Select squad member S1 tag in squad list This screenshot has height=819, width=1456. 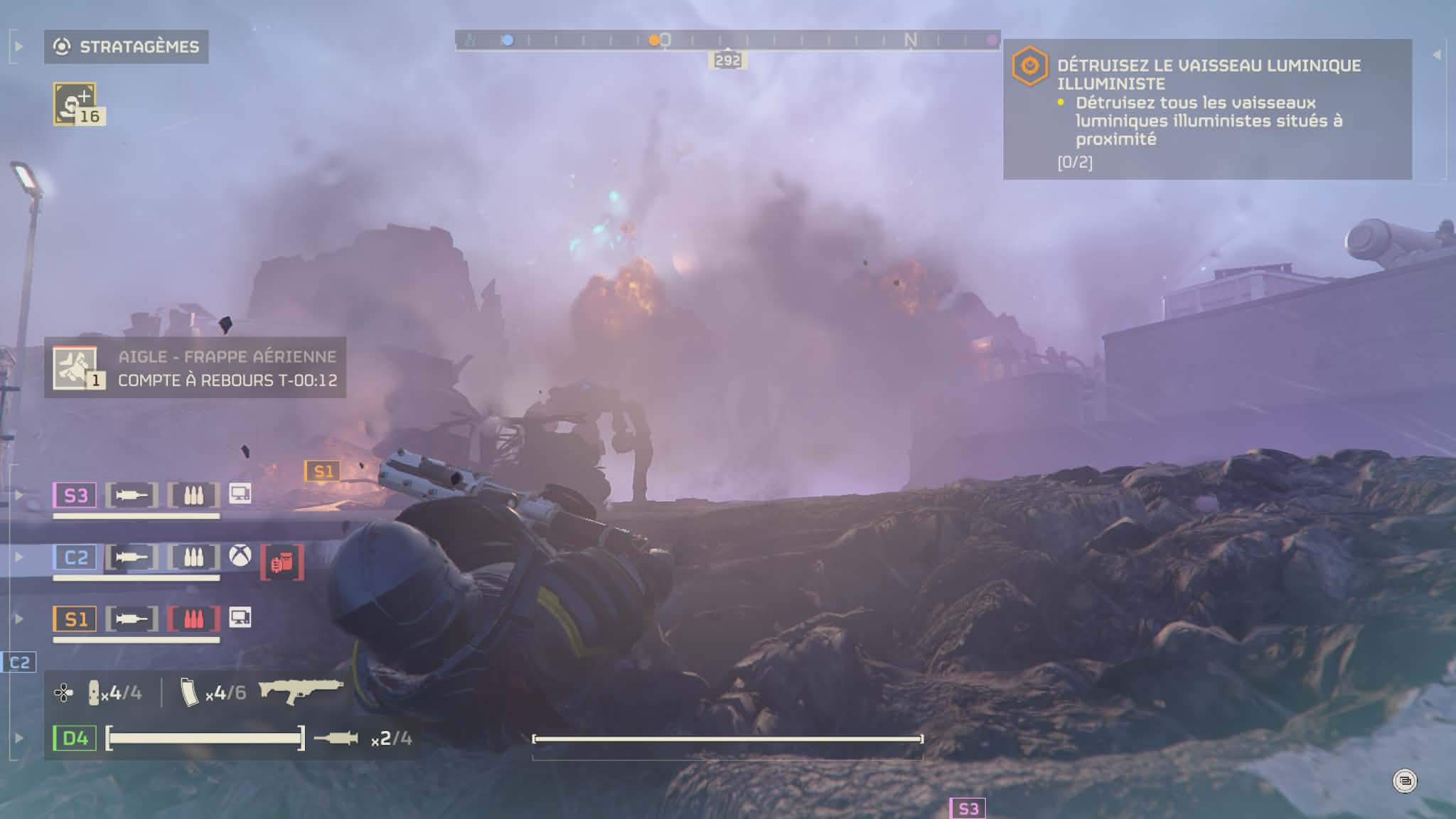point(75,619)
